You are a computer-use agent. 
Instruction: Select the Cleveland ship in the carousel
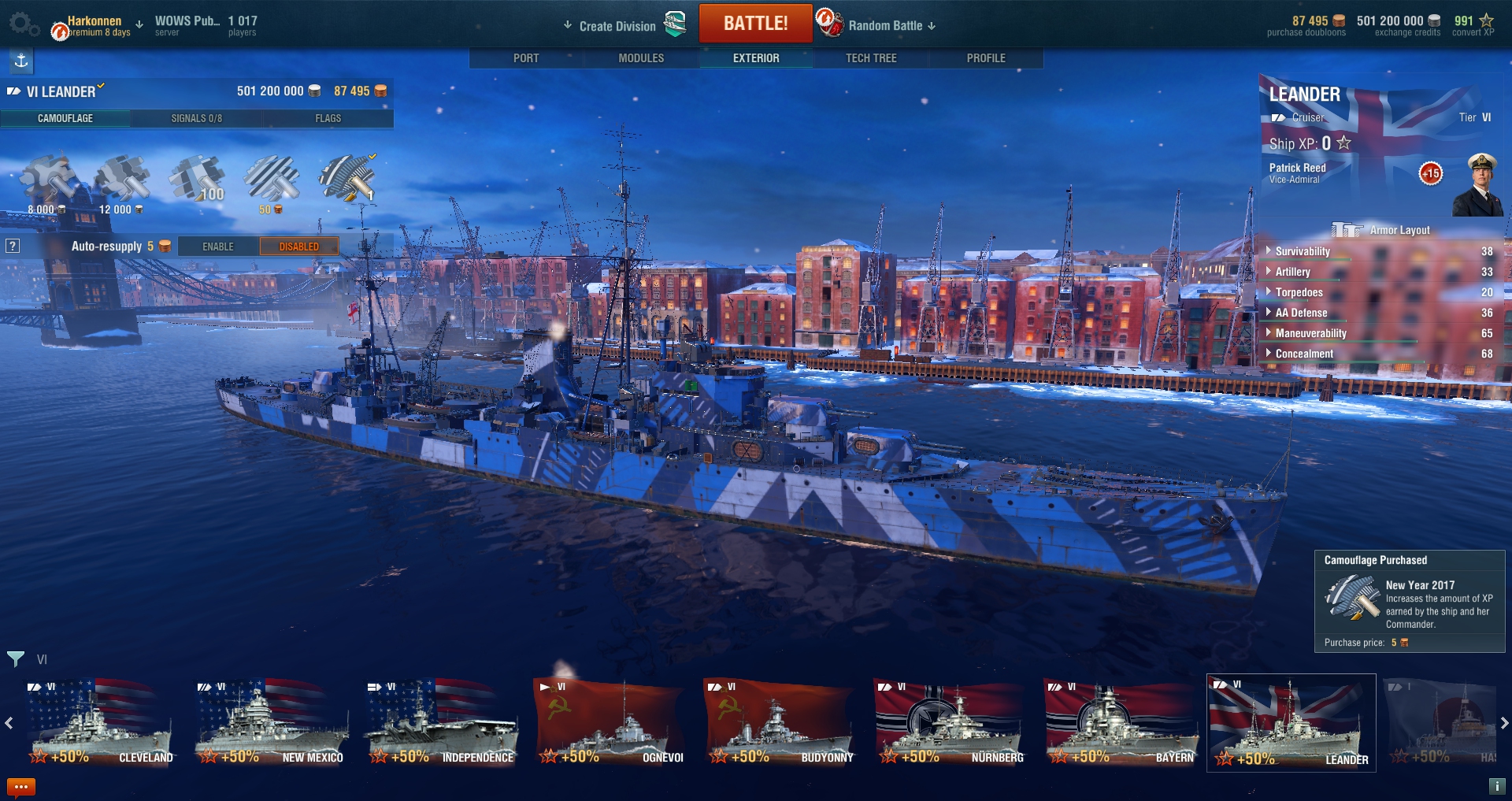tap(99, 723)
